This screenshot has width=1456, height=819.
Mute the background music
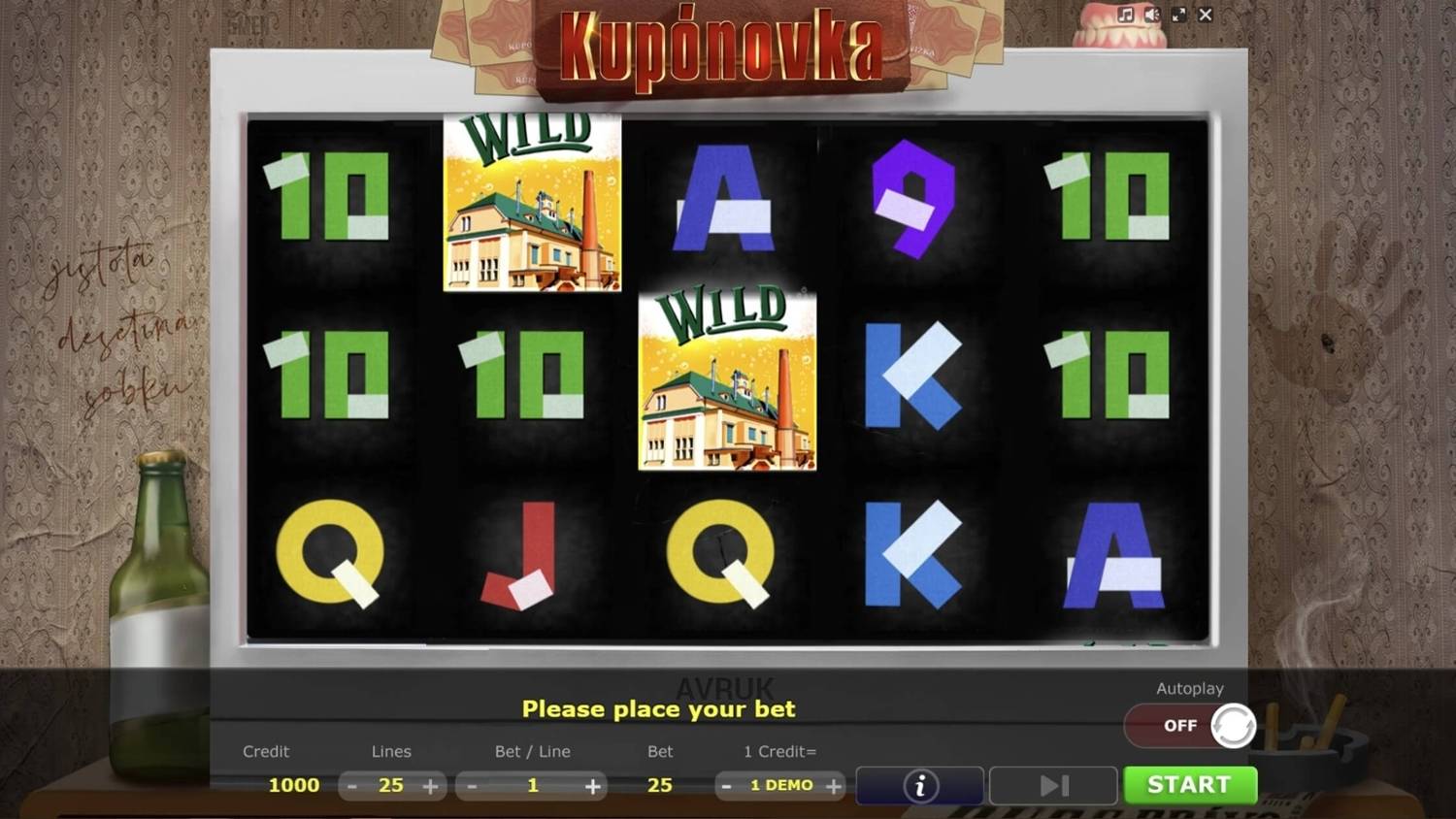pos(1127,15)
